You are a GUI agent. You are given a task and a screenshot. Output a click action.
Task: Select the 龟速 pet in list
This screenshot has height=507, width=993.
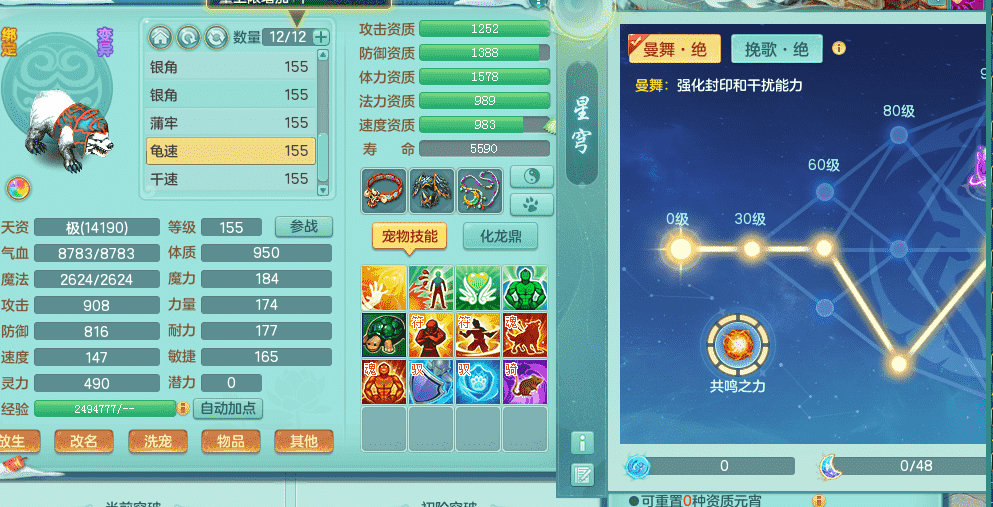[231, 151]
